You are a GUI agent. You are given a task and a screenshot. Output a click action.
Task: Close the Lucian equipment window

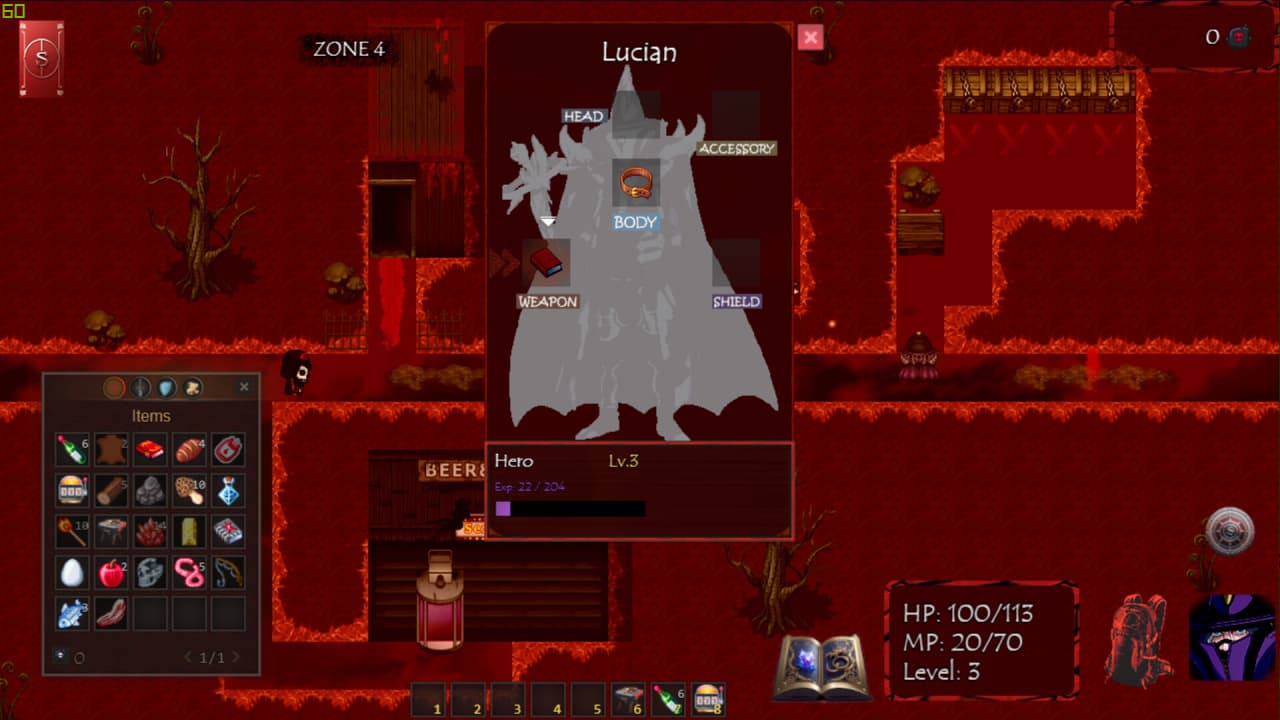coord(810,38)
